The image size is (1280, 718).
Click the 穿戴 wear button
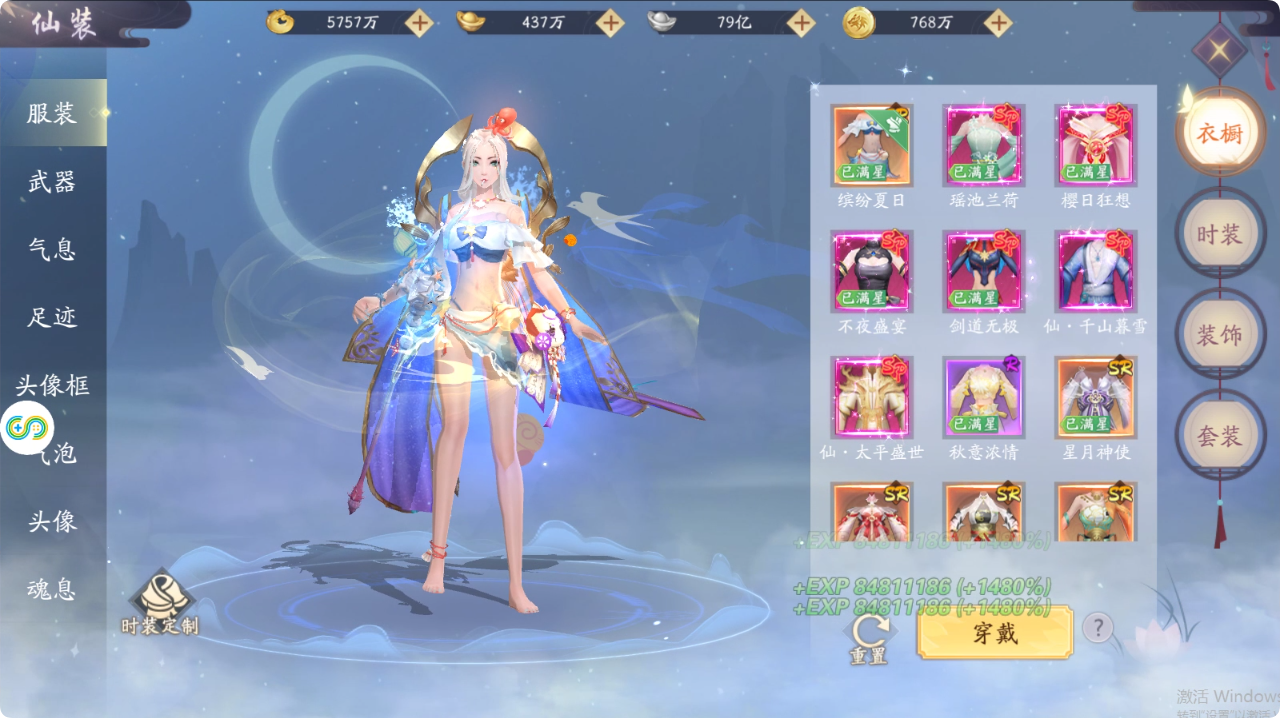tap(995, 633)
